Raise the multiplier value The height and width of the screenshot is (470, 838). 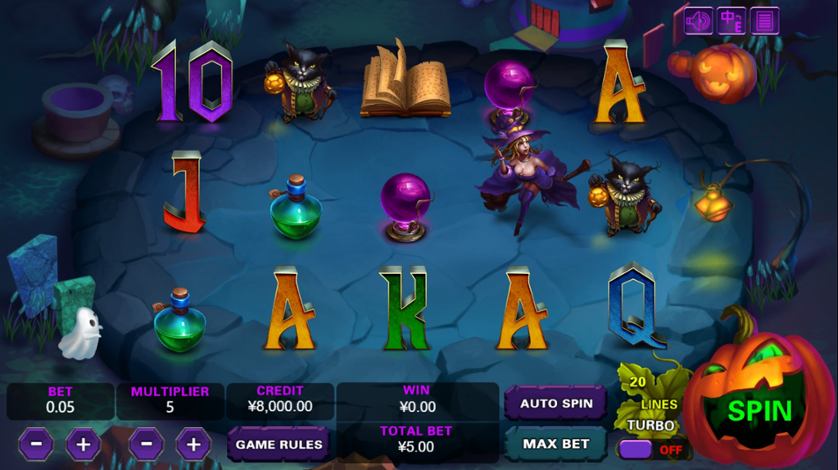[x=193, y=443]
